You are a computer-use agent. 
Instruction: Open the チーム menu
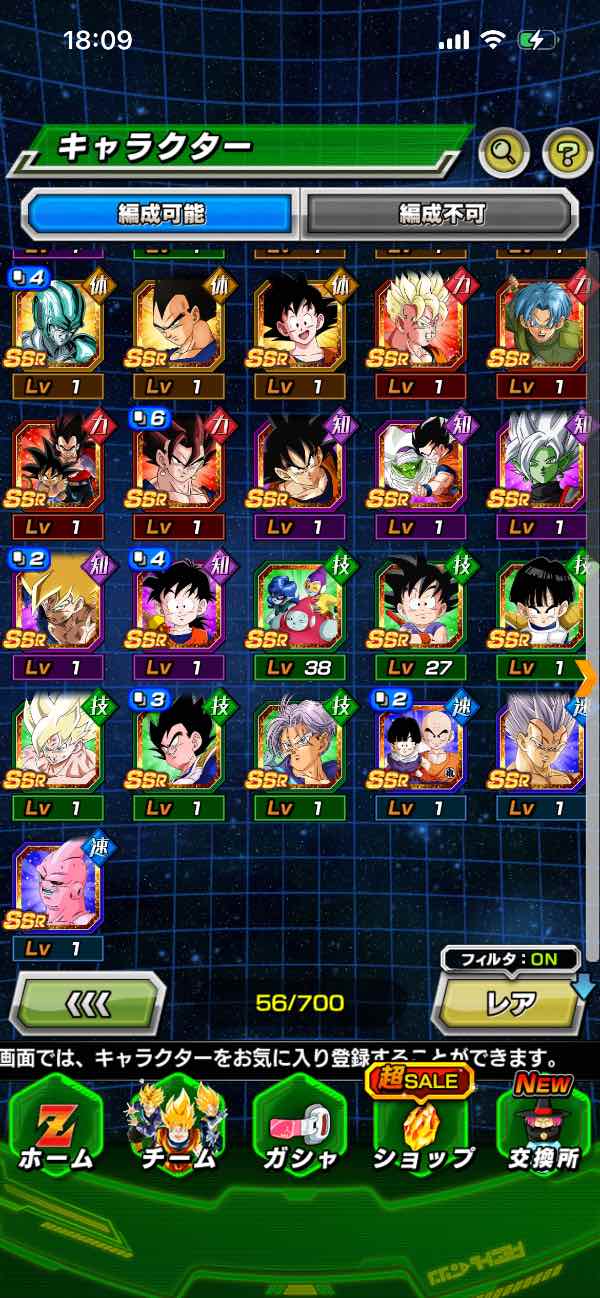(x=177, y=1125)
